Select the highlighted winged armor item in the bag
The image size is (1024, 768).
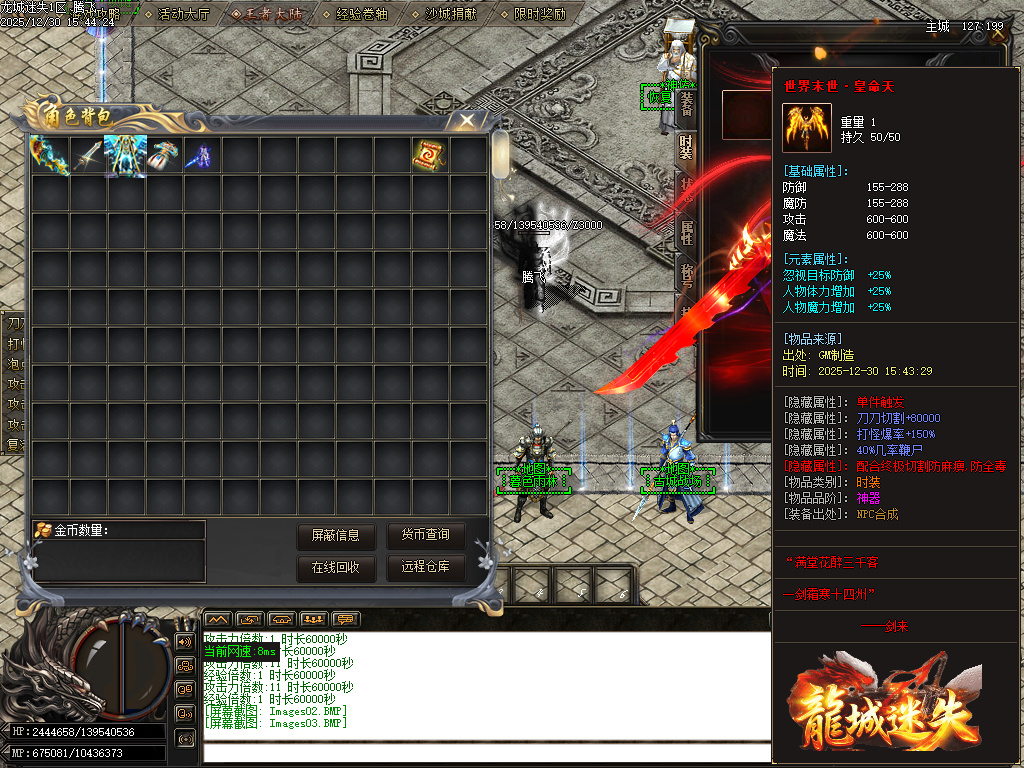[125, 155]
